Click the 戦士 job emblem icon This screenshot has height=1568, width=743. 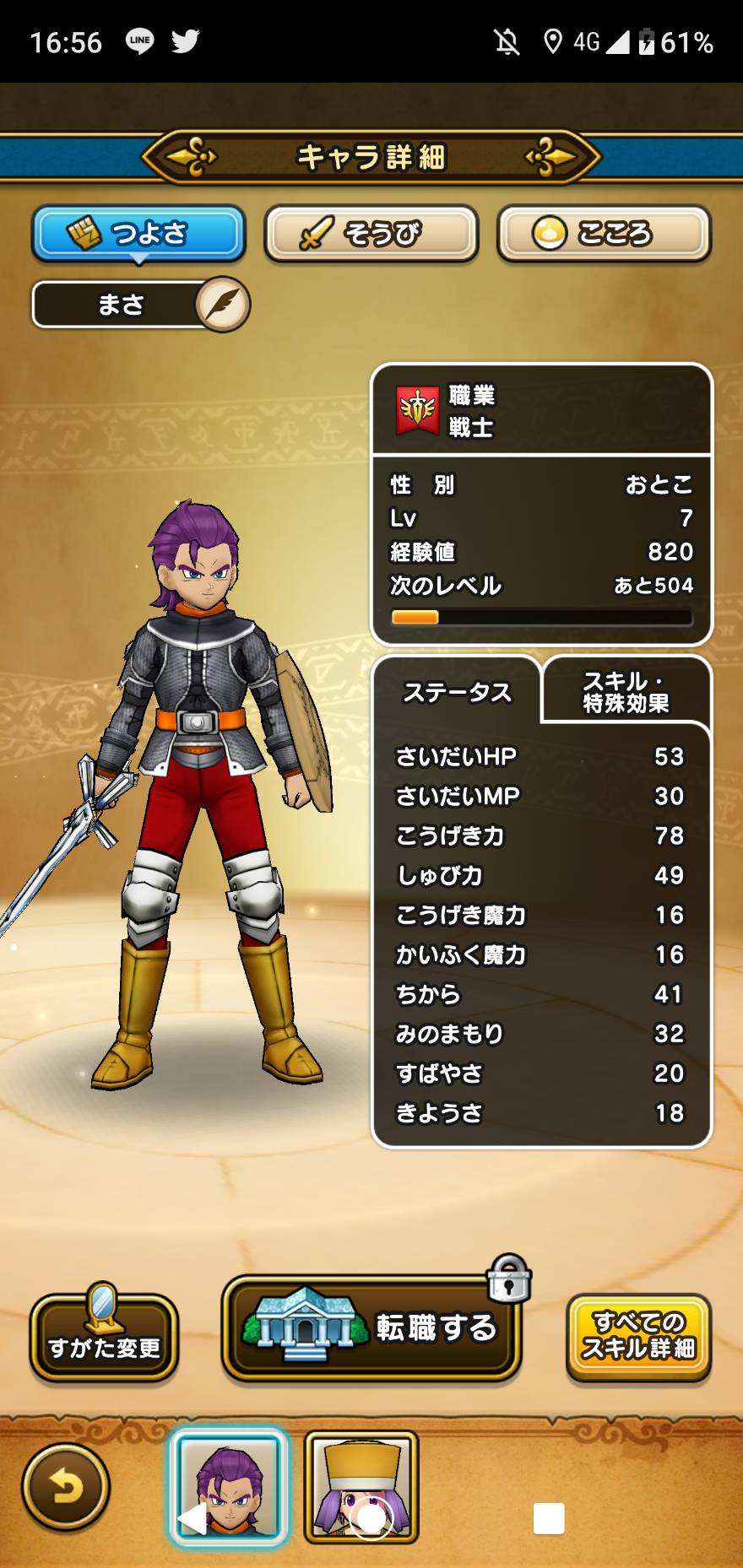tap(418, 411)
